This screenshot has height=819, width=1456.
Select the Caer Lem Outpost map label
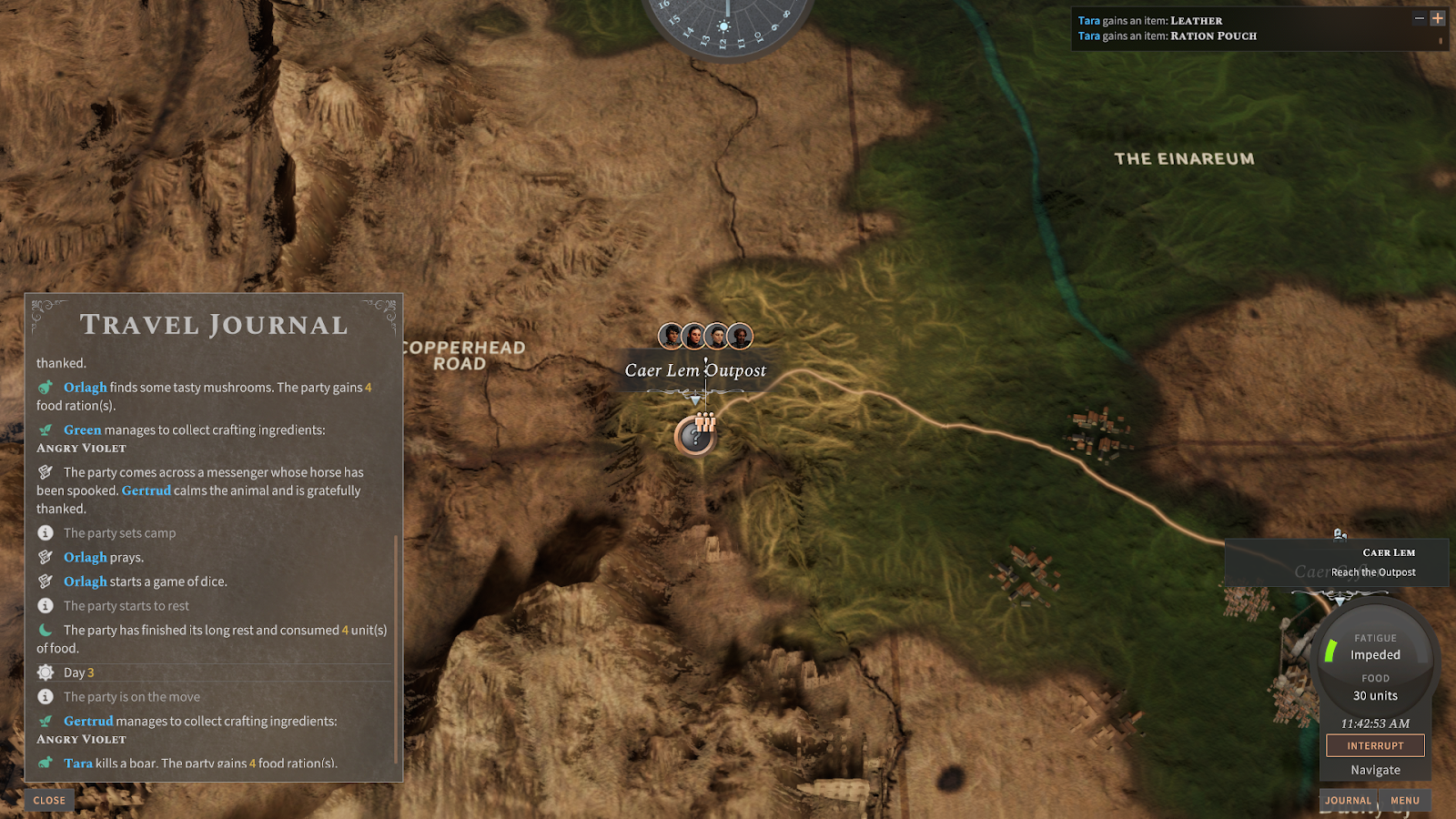[695, 370]
